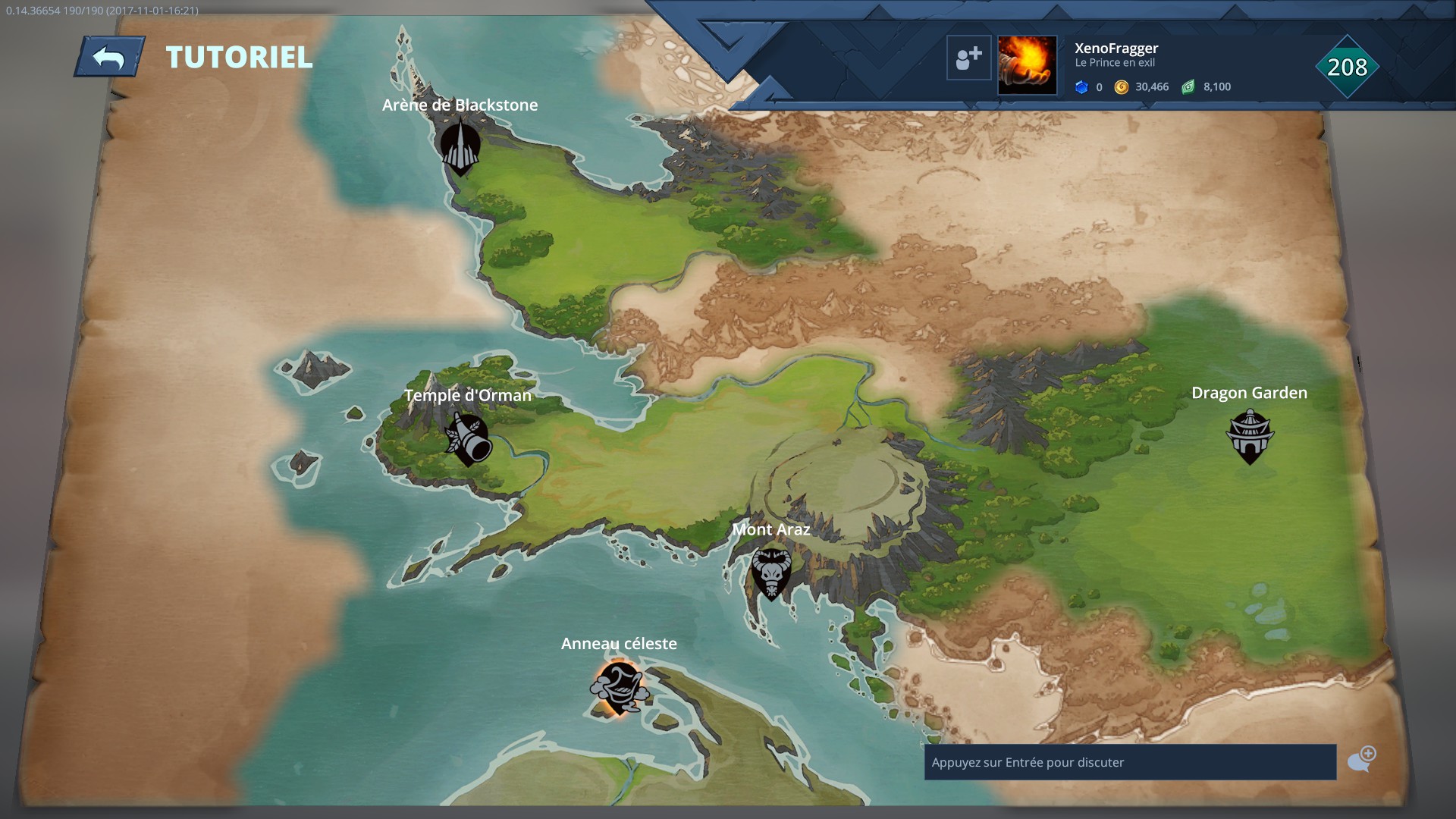Click the TUTORIEL header
The height and width of the screenshot is (819, 1456).
[238, 57]
